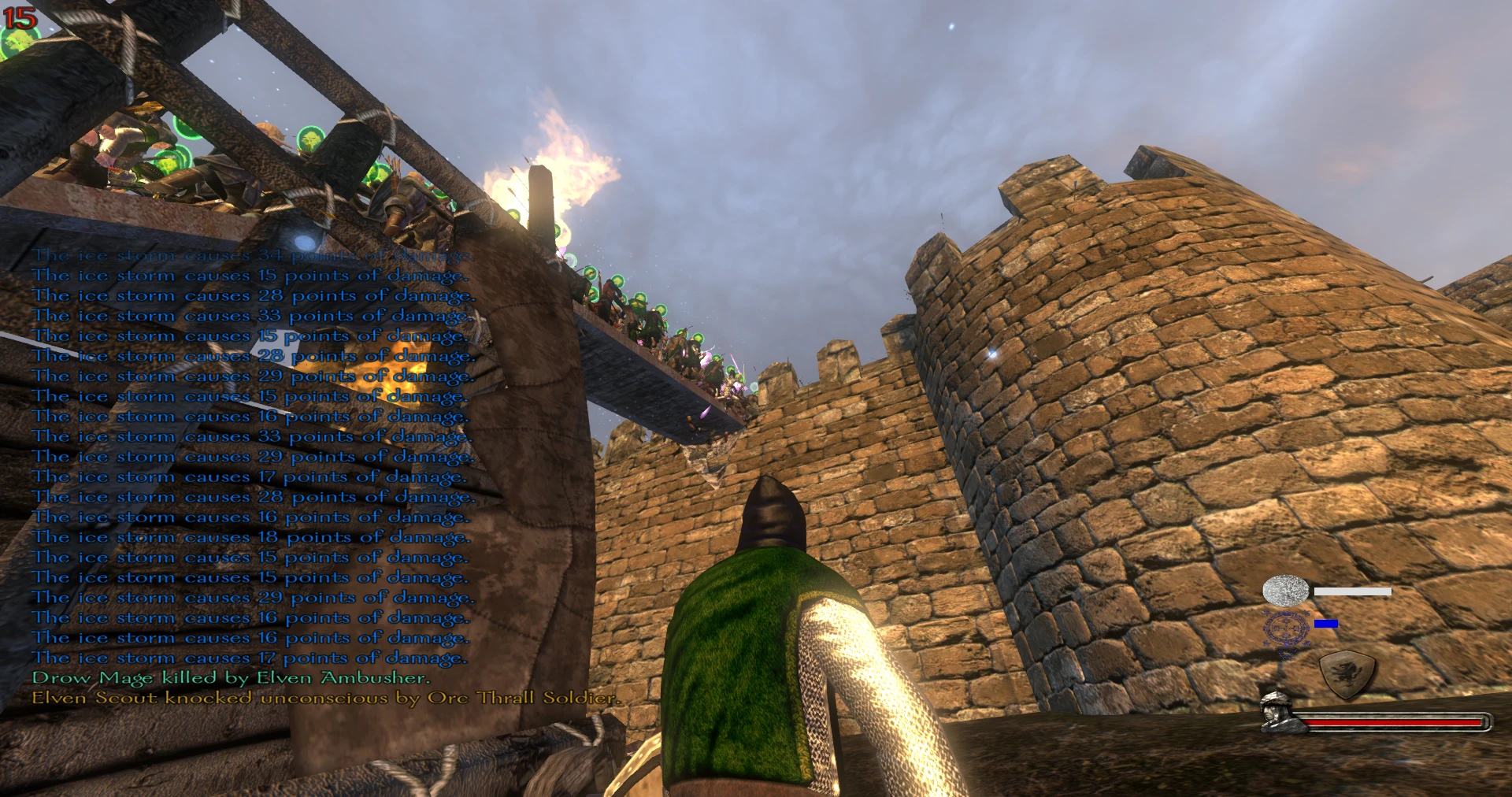This screenshot has width=1512, height=797.
Task: Click the helmeted player portrait
Action: pyautogui.click(x=1277, y=713)
